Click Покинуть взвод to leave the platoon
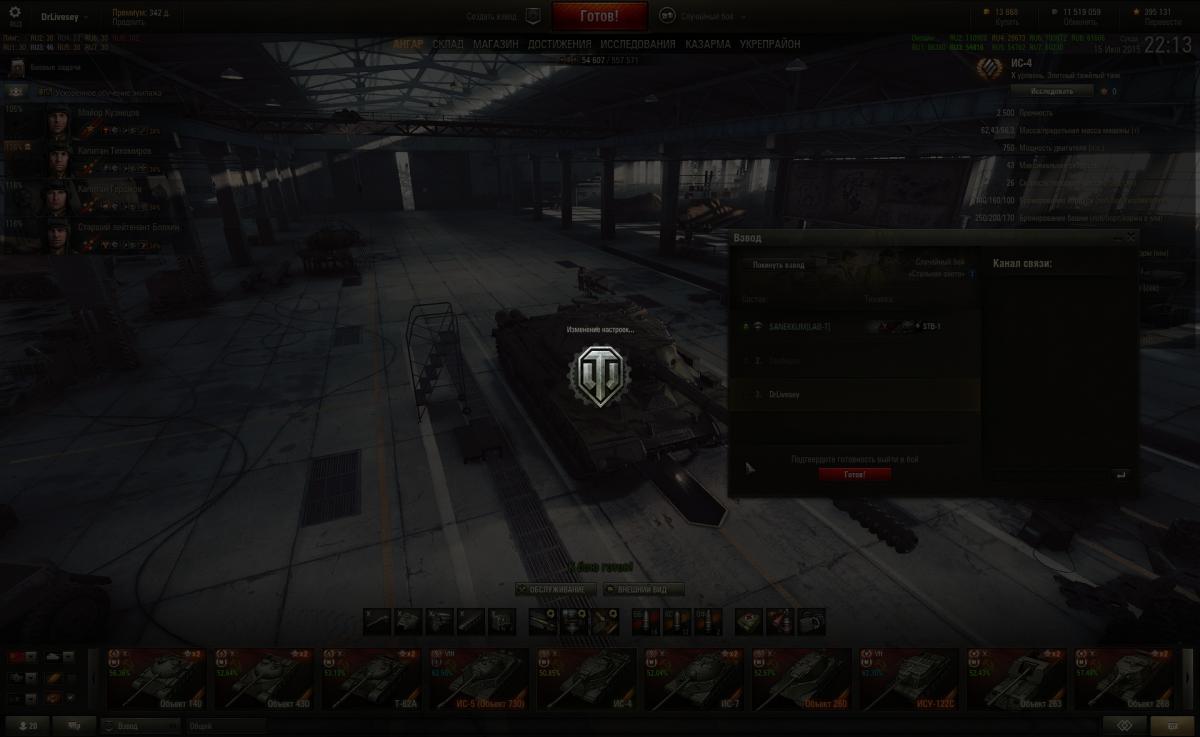This screenshot has width=1200, height=737. (x=779, y=265)
